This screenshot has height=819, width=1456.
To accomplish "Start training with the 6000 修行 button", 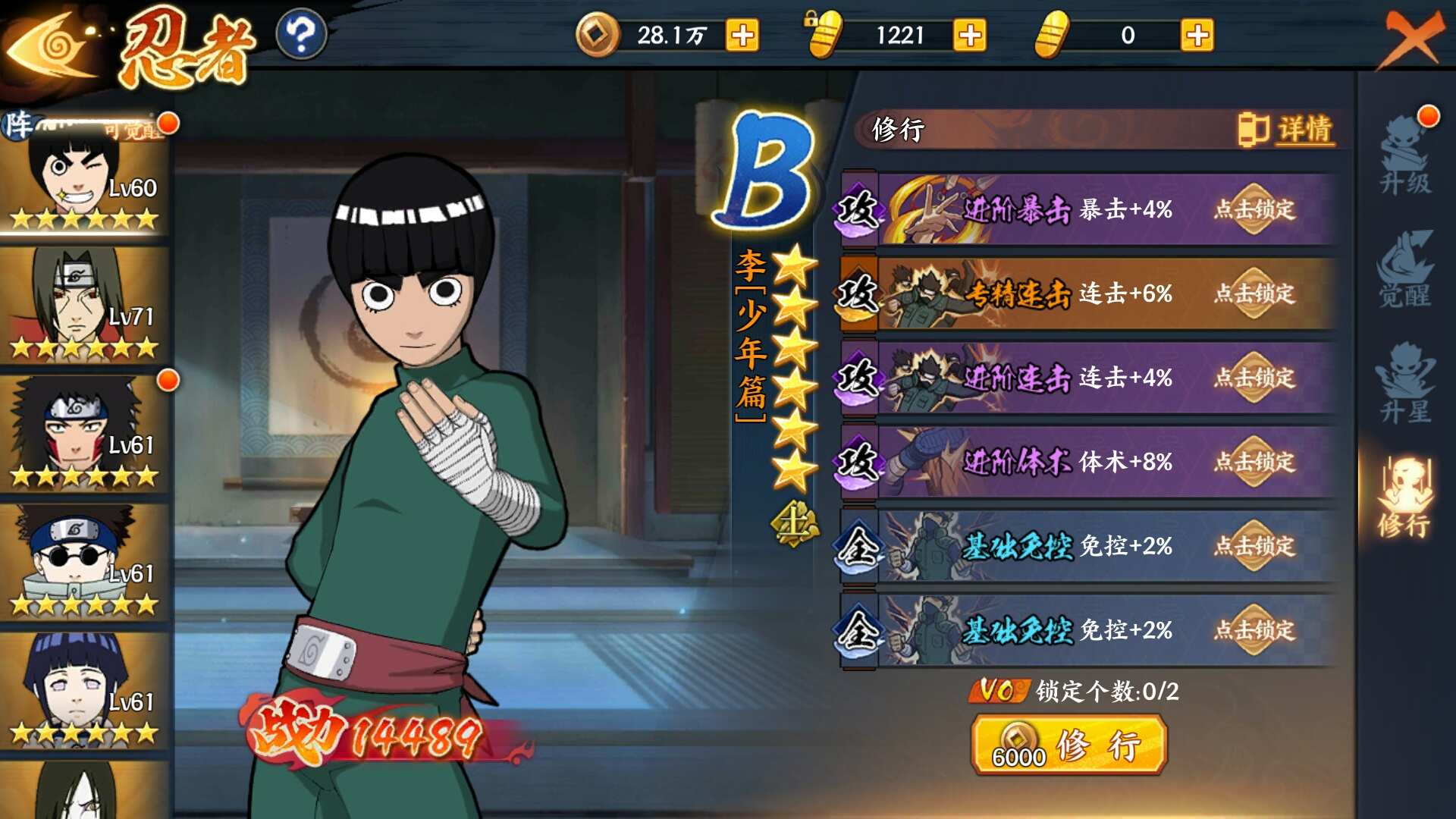I will [1068, 746].
